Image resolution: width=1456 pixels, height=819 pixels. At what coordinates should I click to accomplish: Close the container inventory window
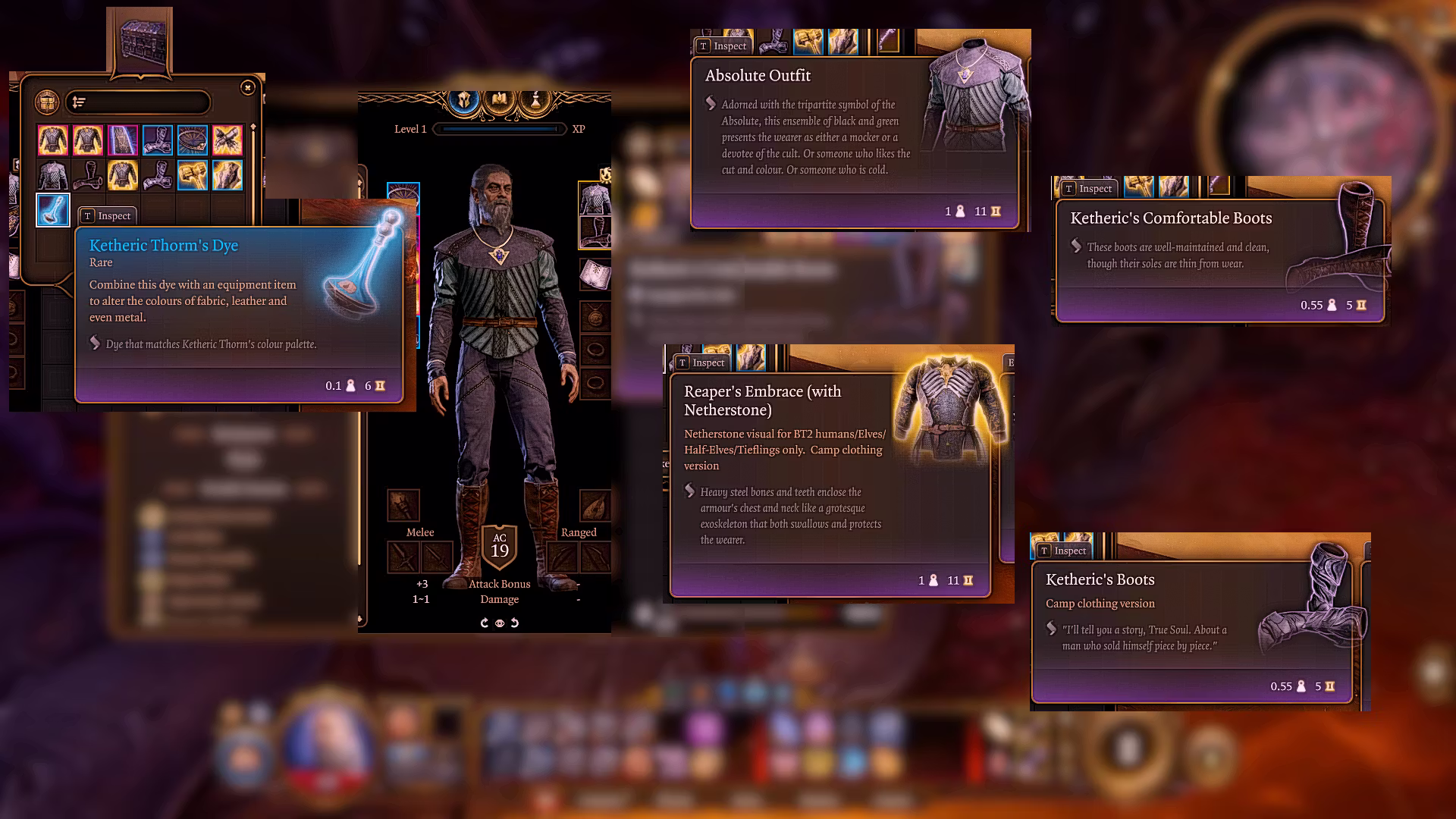[x=247, y=88]
